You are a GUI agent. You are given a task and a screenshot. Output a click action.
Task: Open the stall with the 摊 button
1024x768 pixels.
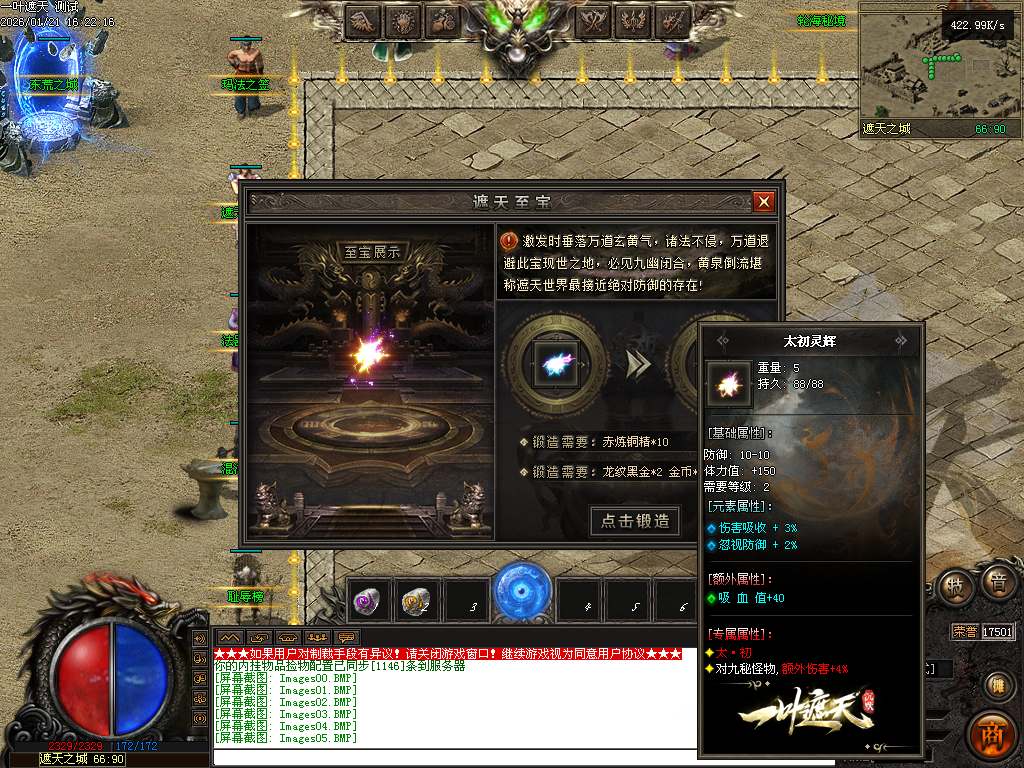[996, 685]
